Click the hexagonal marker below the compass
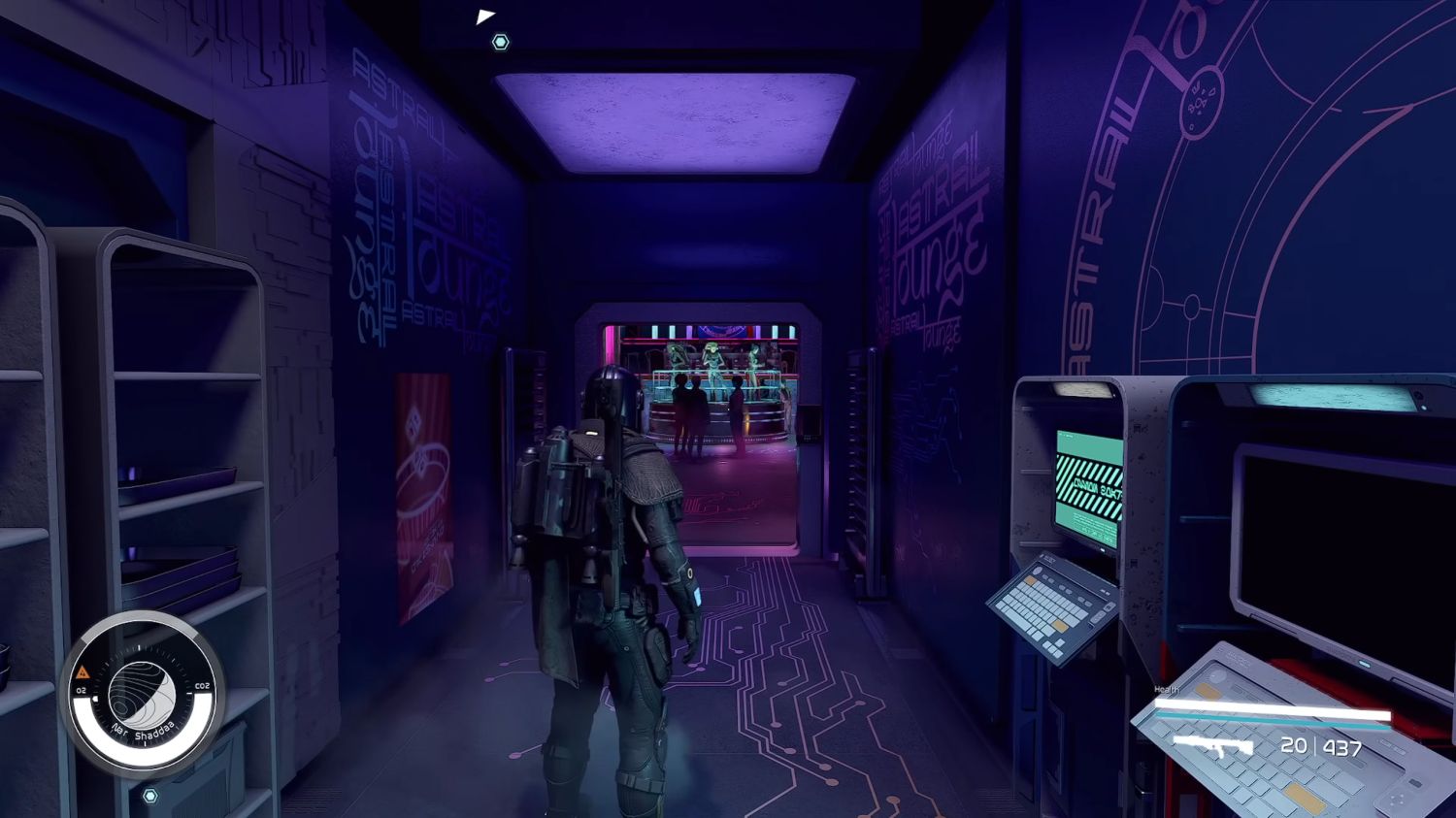The height and width of the screenshot is (818, 1456). click(x=150, y=795)
